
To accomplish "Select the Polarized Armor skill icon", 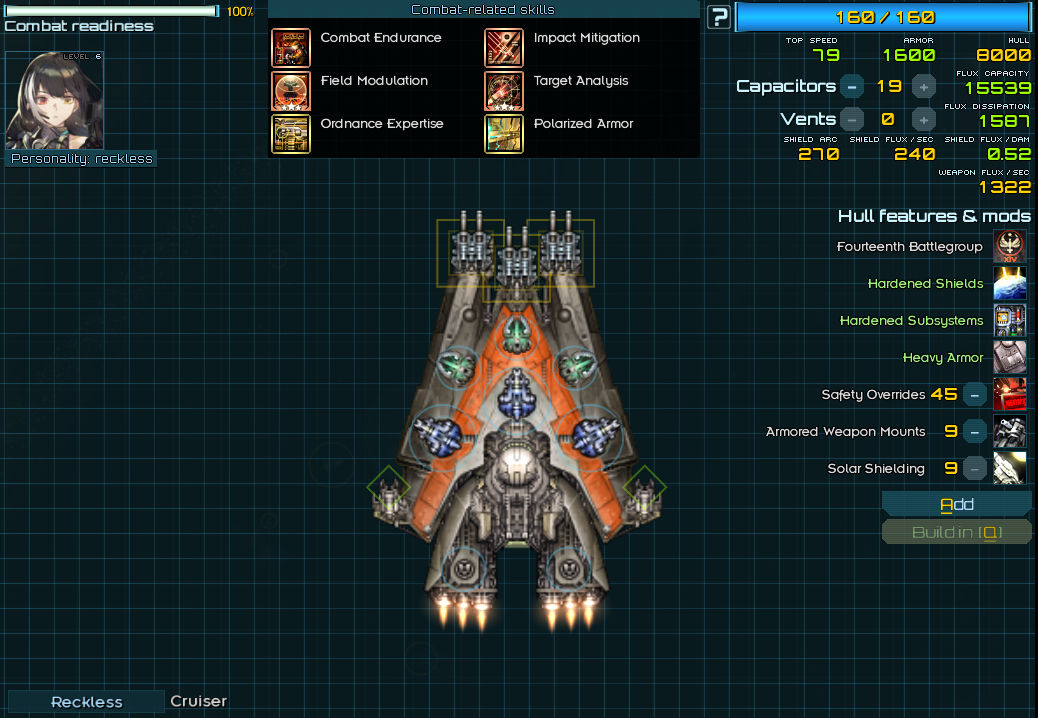I will [504, 133].
